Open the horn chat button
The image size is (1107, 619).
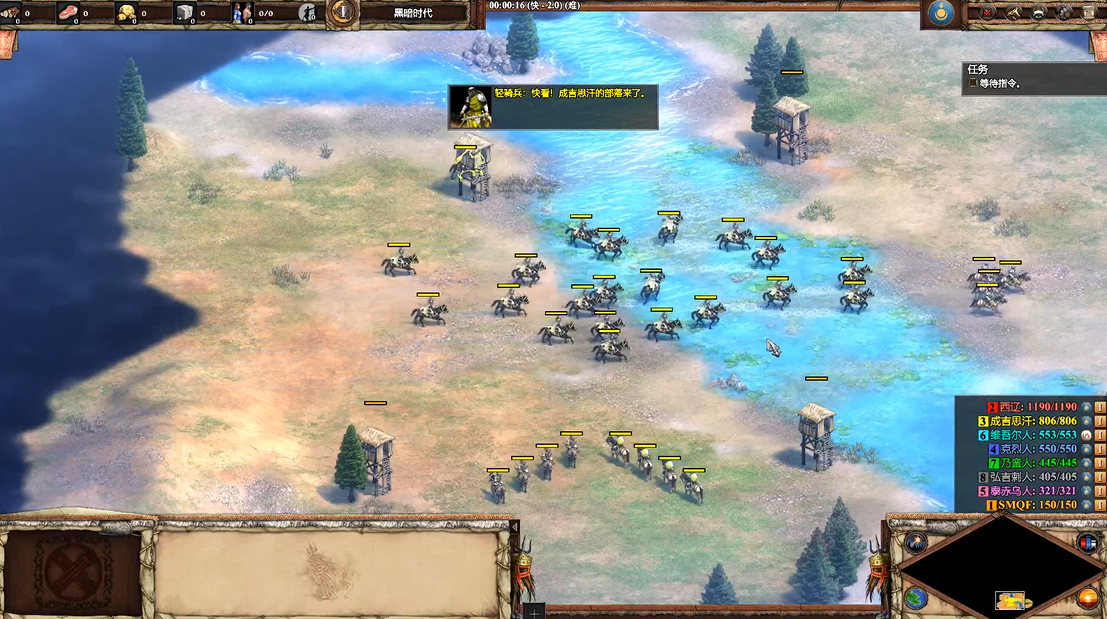click(1010, 13)
